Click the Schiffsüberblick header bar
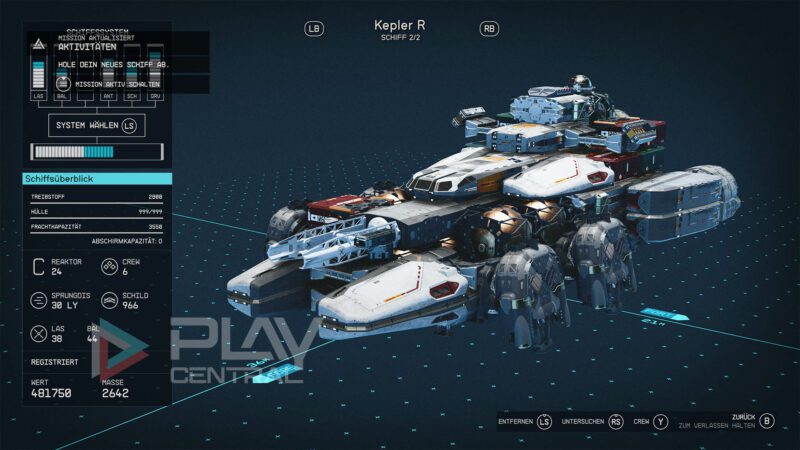The height and width of the screenshot is (450, 800). [97, 179]
